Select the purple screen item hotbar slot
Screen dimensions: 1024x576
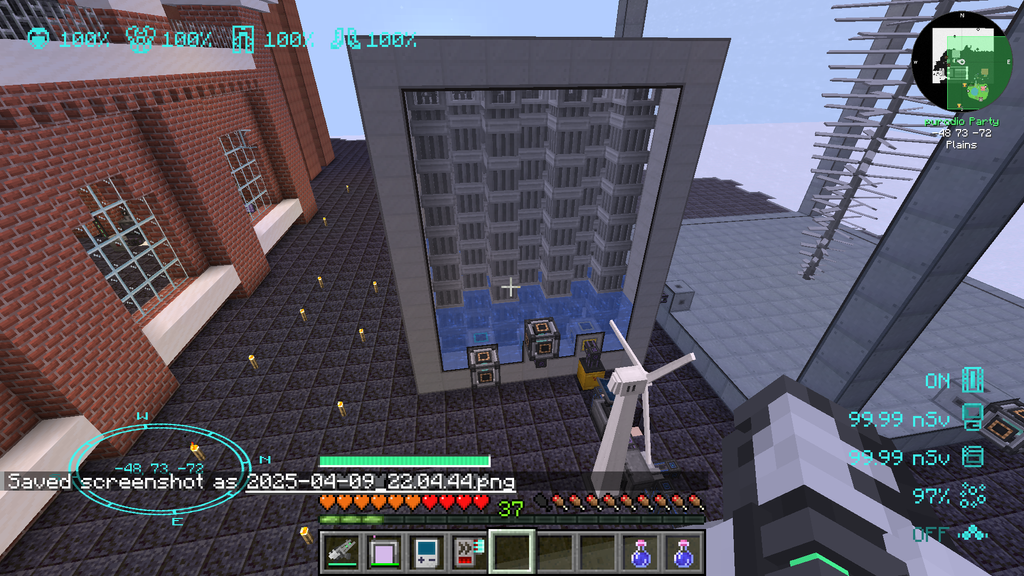(383, 551)
